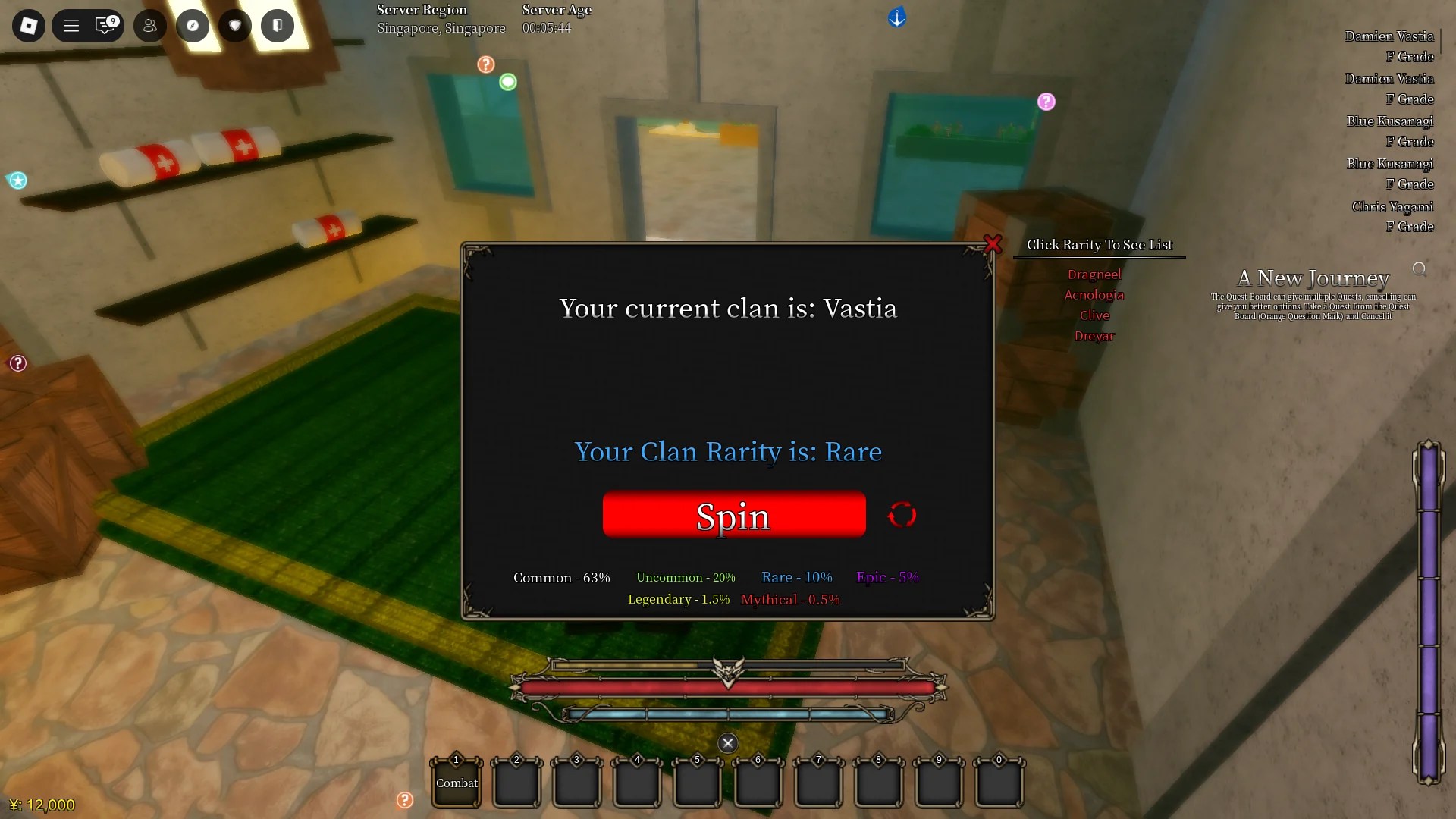Click the red re-spin arrow icon
Image resolution: width=1456 pixels, height=819 pixels.
902,514
